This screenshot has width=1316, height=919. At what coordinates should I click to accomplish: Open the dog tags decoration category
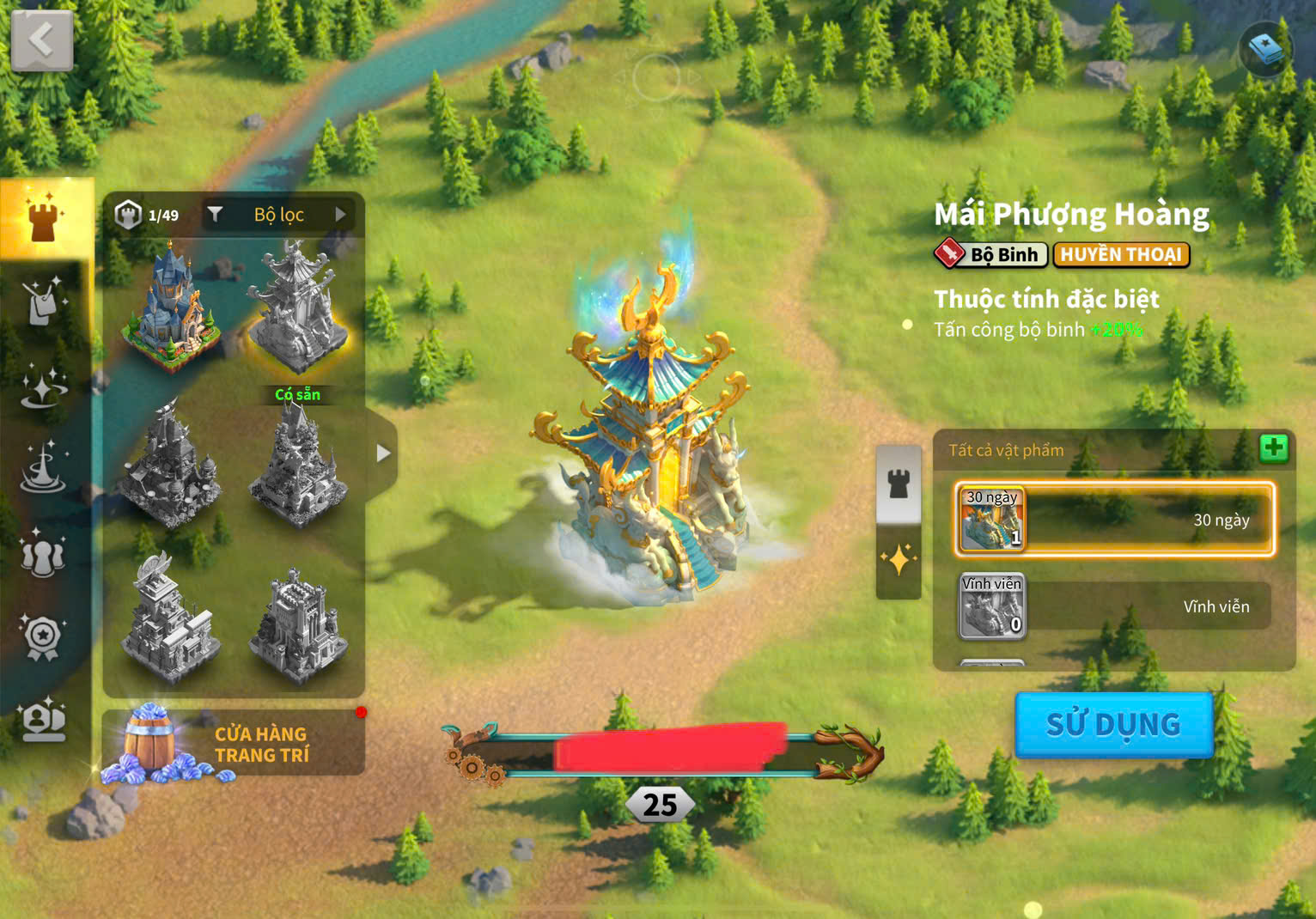tap(43, 301)
